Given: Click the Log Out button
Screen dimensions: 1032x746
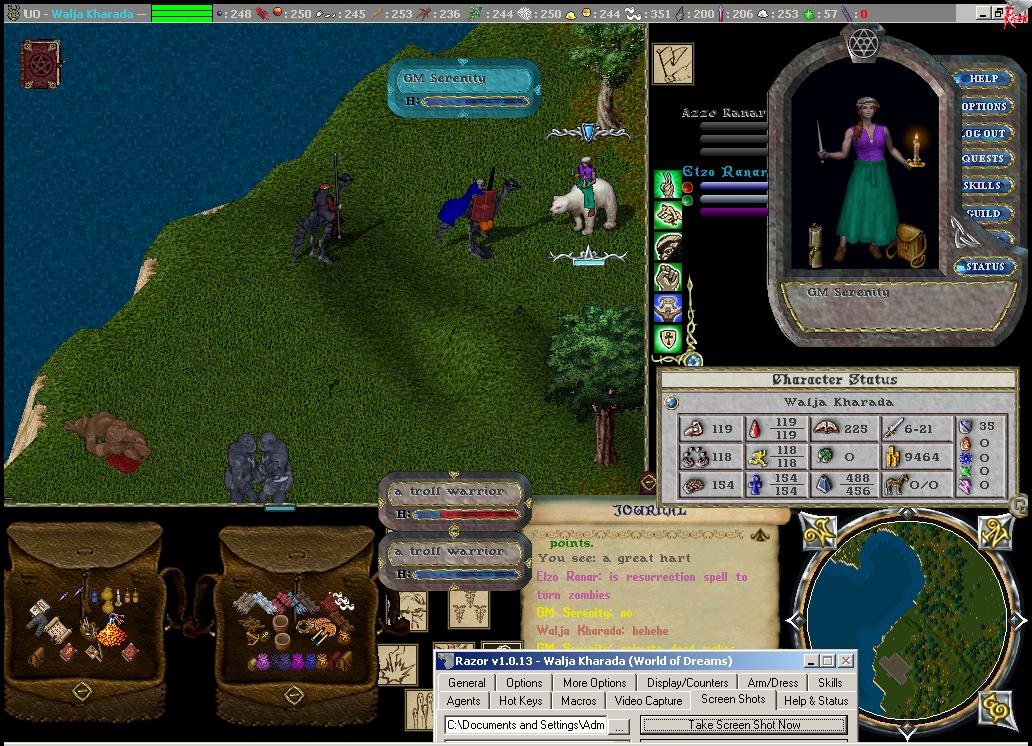Looking at the screenshot, I should coord(984,133).
